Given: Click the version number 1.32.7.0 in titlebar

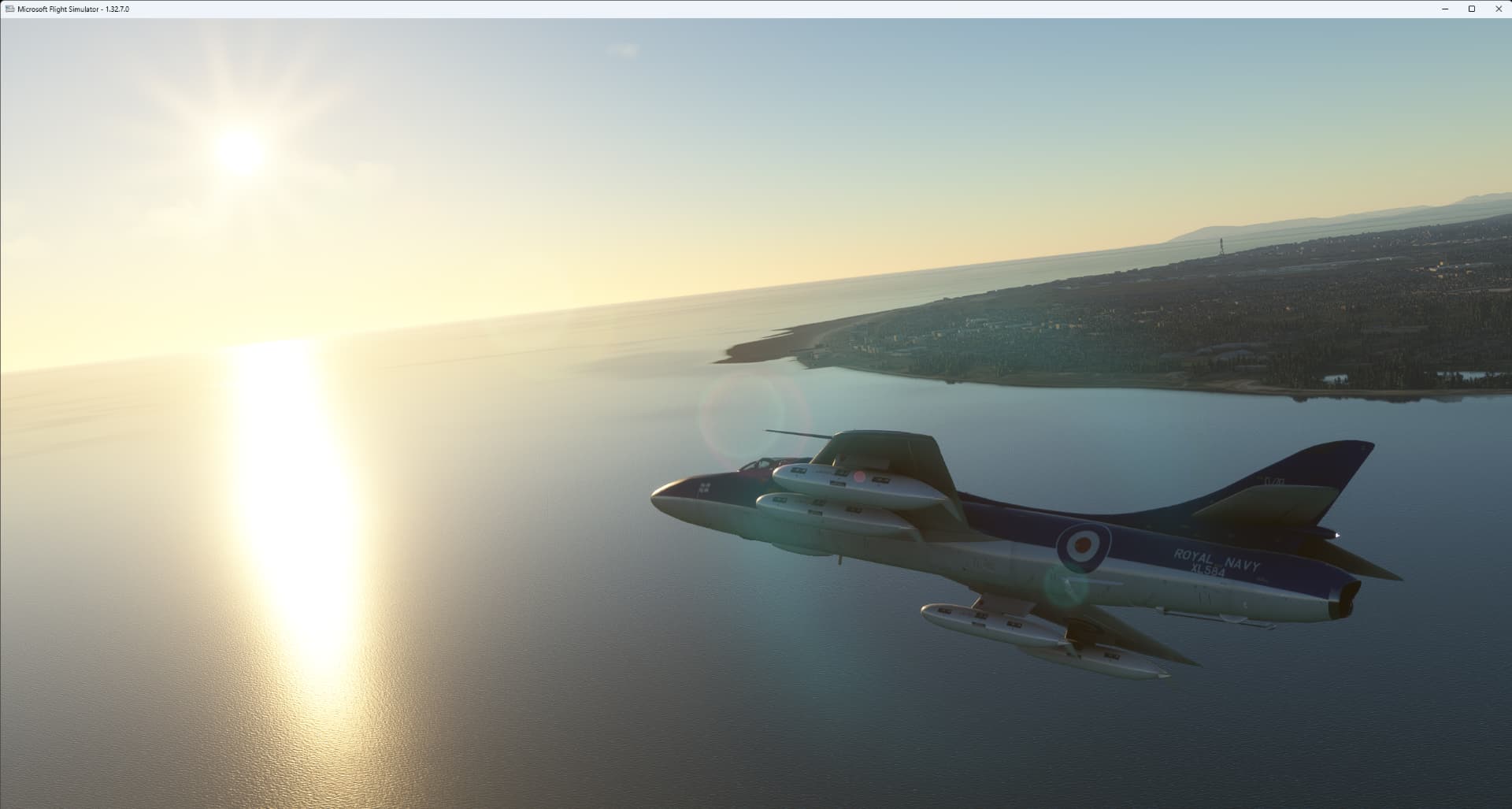Looking at the screenshot, I should (117, 9).
